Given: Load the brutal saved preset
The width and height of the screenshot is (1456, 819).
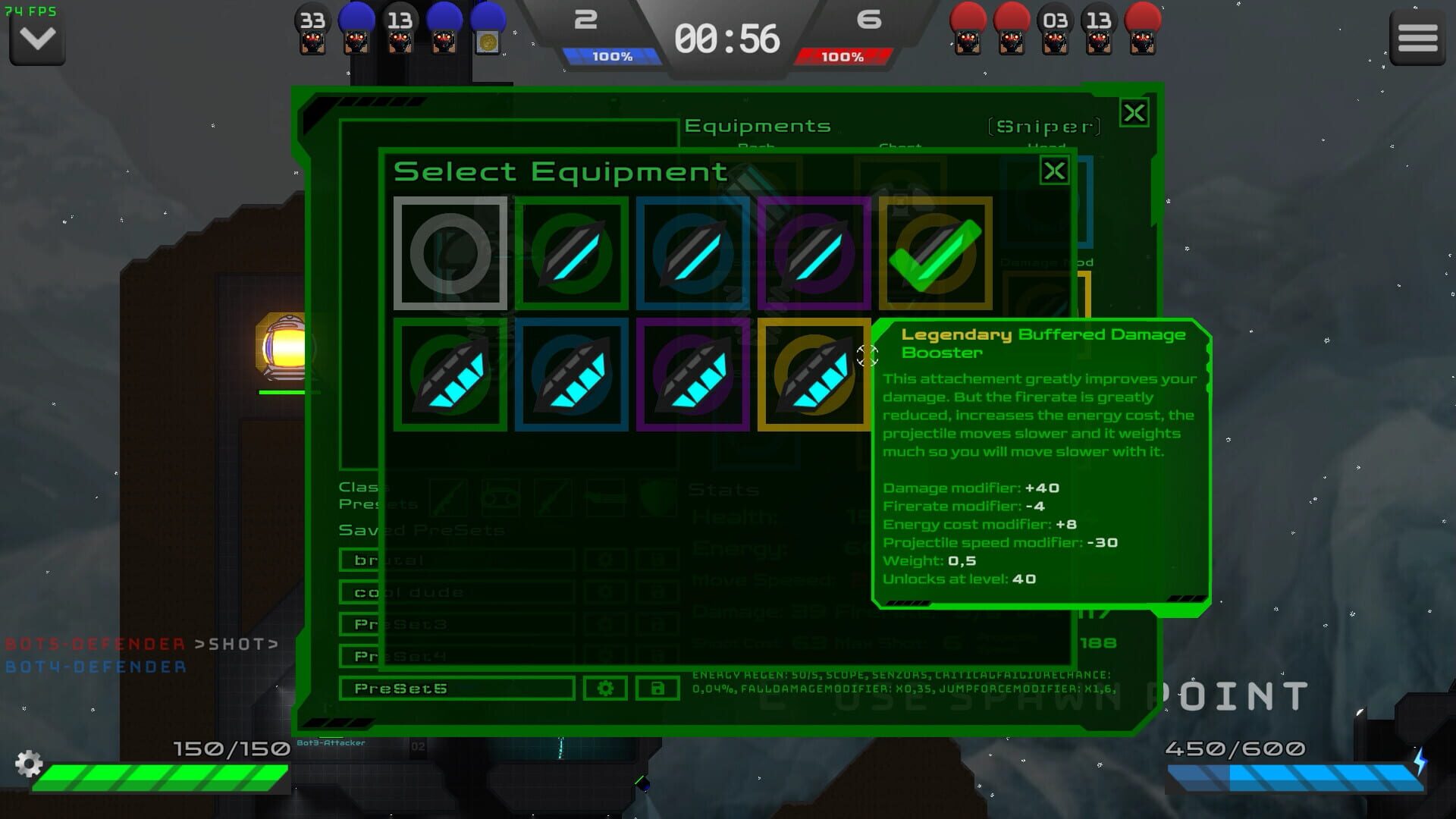Looking at the screenshot, I should [x=455, y=560].
